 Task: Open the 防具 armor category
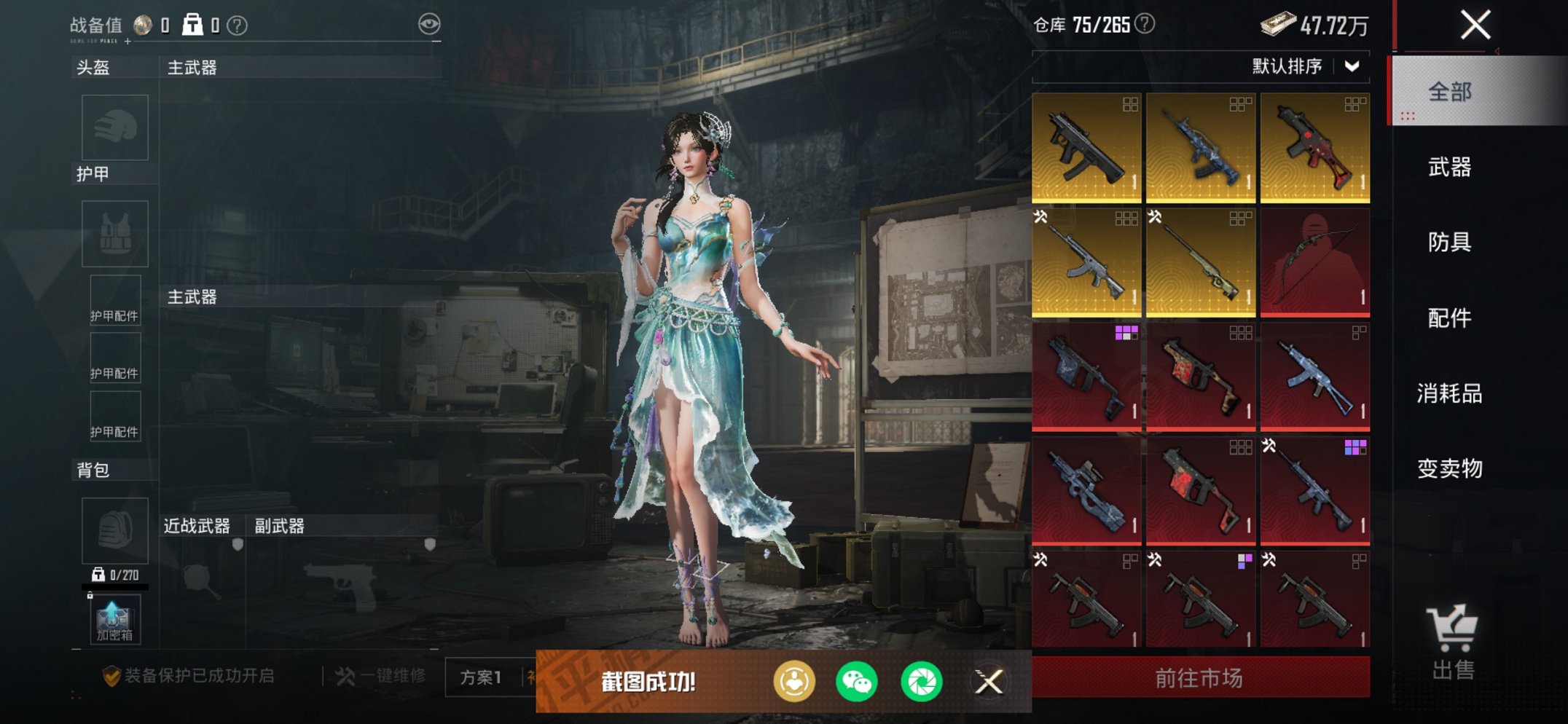[x=1450, y=243]
